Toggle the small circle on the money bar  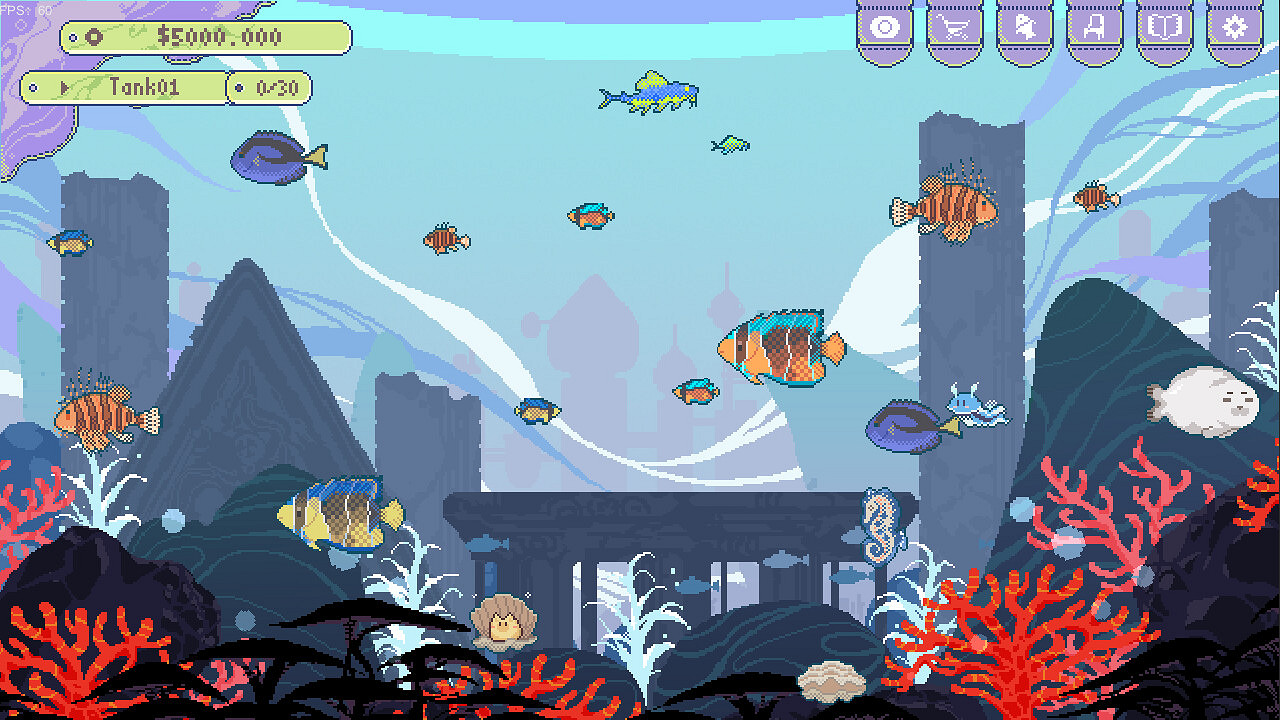73,37
